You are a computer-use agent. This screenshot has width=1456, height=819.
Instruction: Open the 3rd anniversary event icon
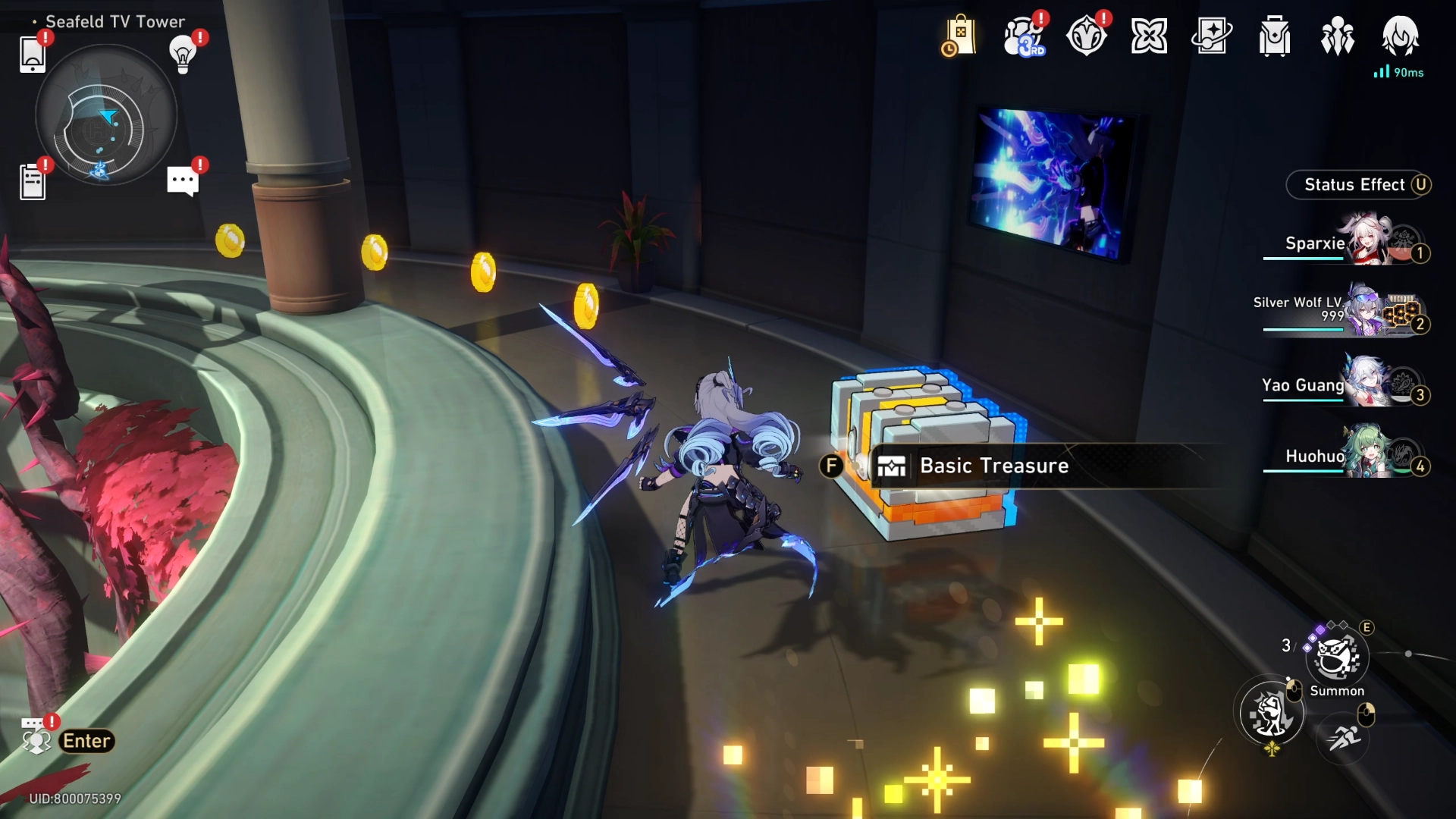pos(1024,36)
